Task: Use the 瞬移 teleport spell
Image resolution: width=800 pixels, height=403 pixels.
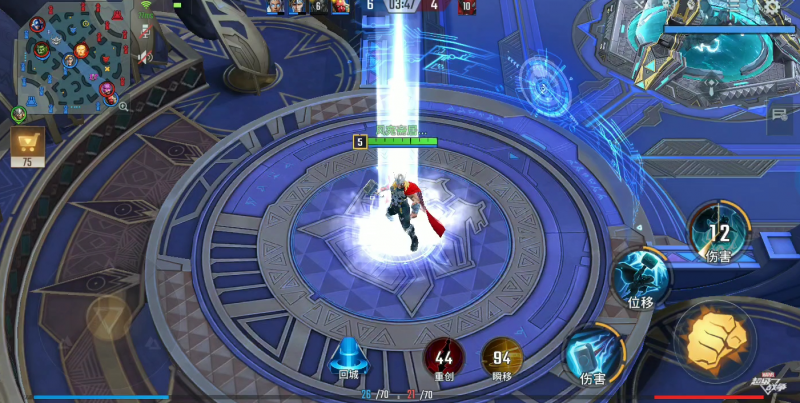Action: click(502, 358)
